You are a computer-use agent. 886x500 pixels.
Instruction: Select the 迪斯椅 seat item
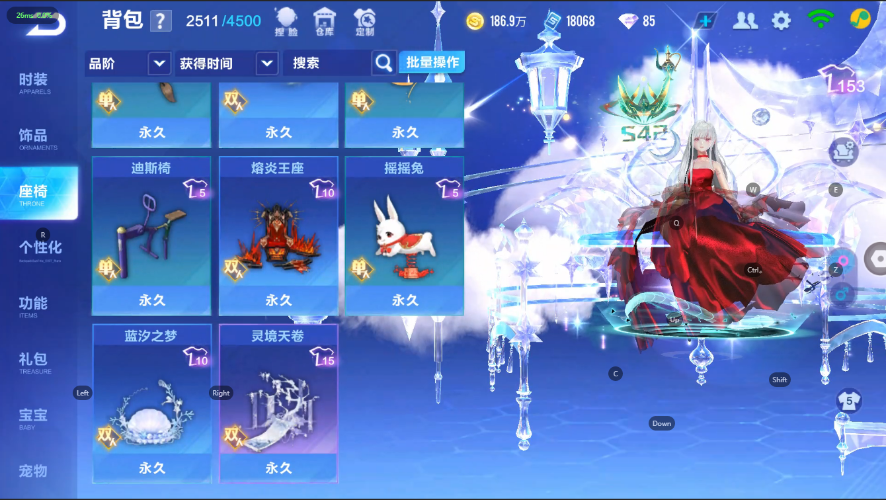pyautogui.click(x=152, y=236)
